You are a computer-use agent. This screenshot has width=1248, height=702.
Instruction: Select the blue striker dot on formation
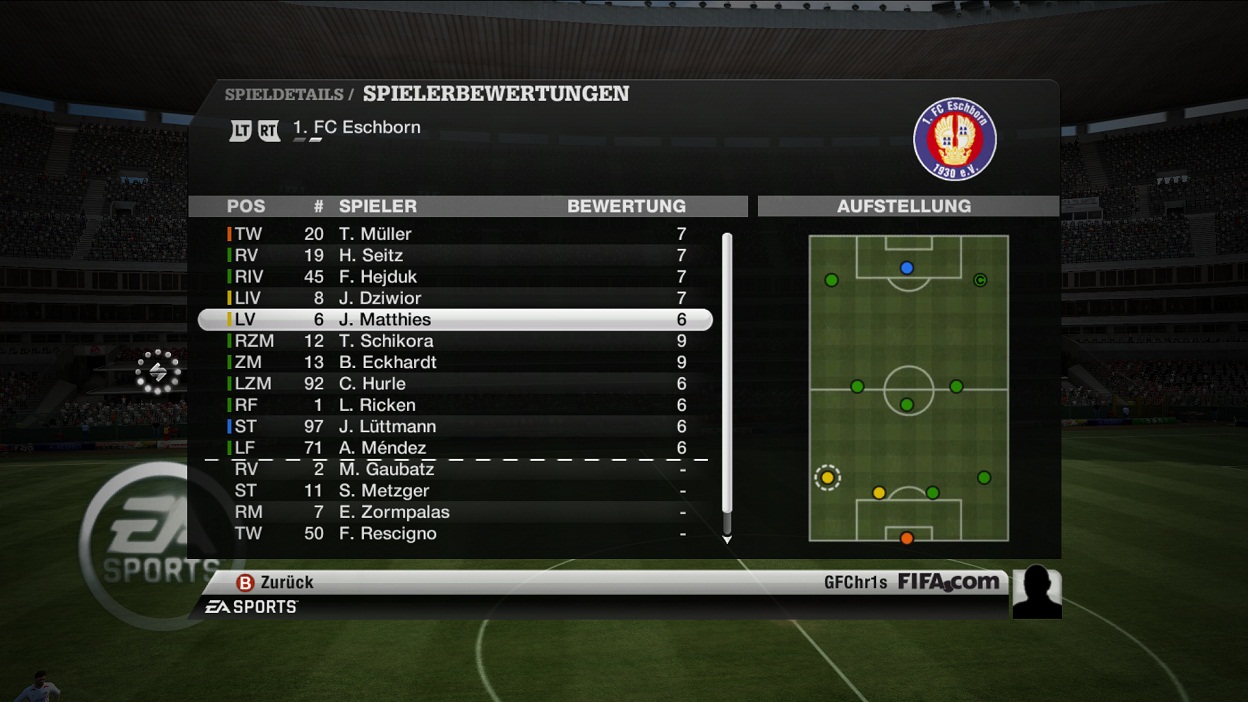(907, 268)
